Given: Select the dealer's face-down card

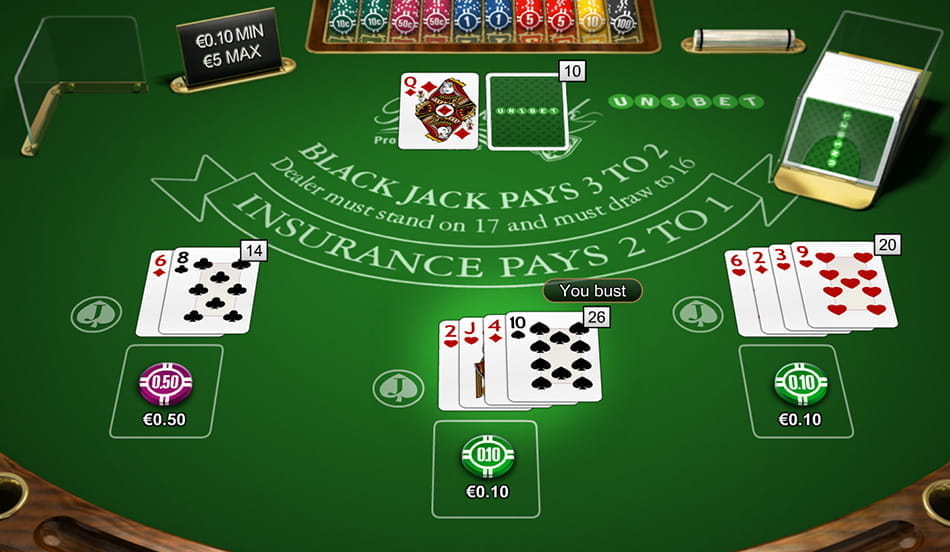Looking at the screenshot, I should pyautogui.click(x=526, y=110).
